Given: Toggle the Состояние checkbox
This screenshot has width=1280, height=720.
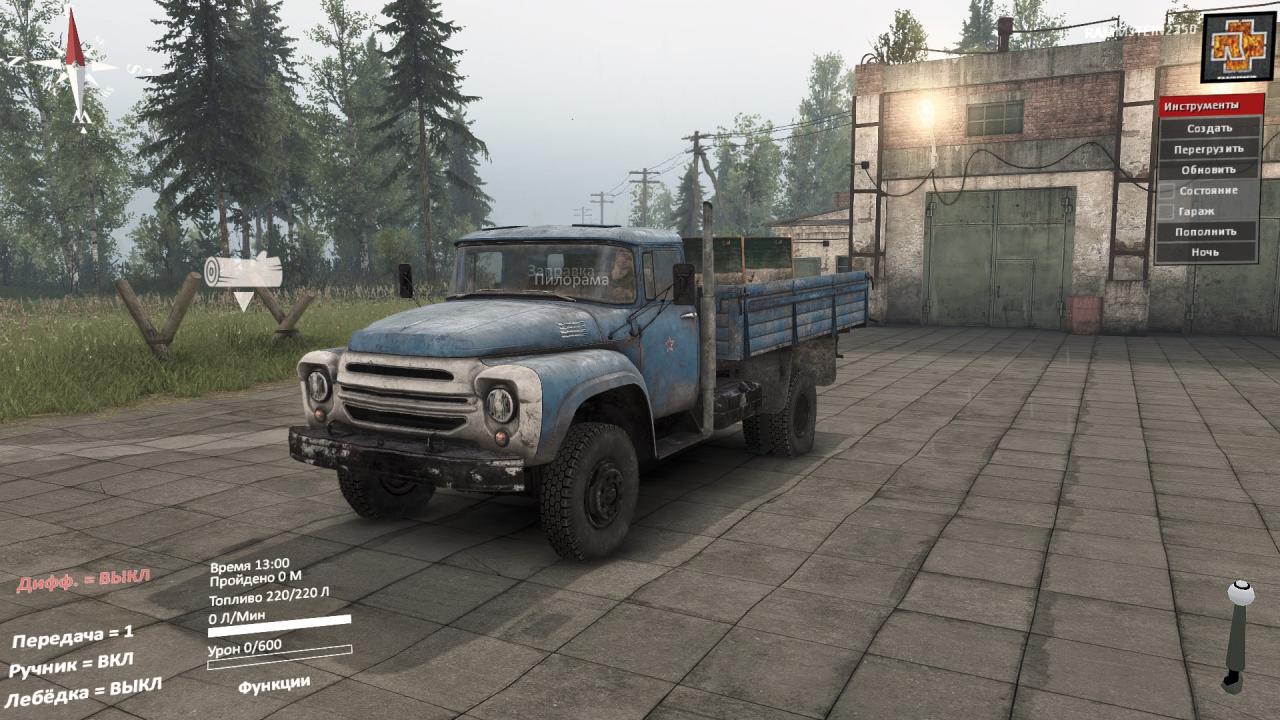Looking at the screenshot, I should coord(1167,191).
